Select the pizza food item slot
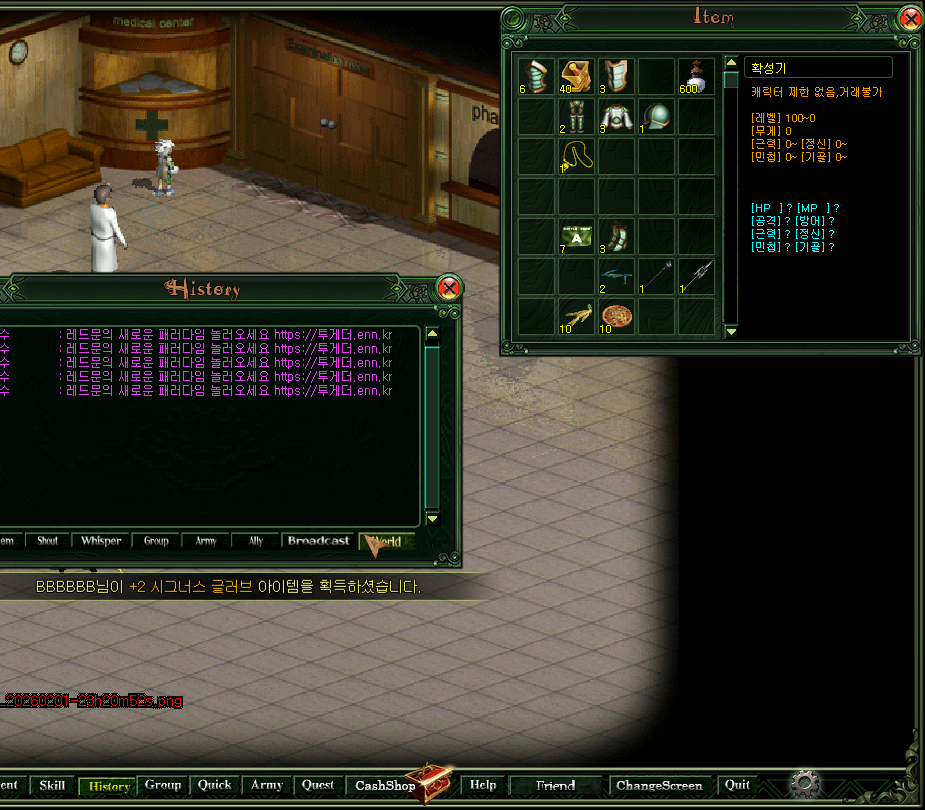Viewport: 925px width, 810px height. pyautogui.click(x=616, y=316)
